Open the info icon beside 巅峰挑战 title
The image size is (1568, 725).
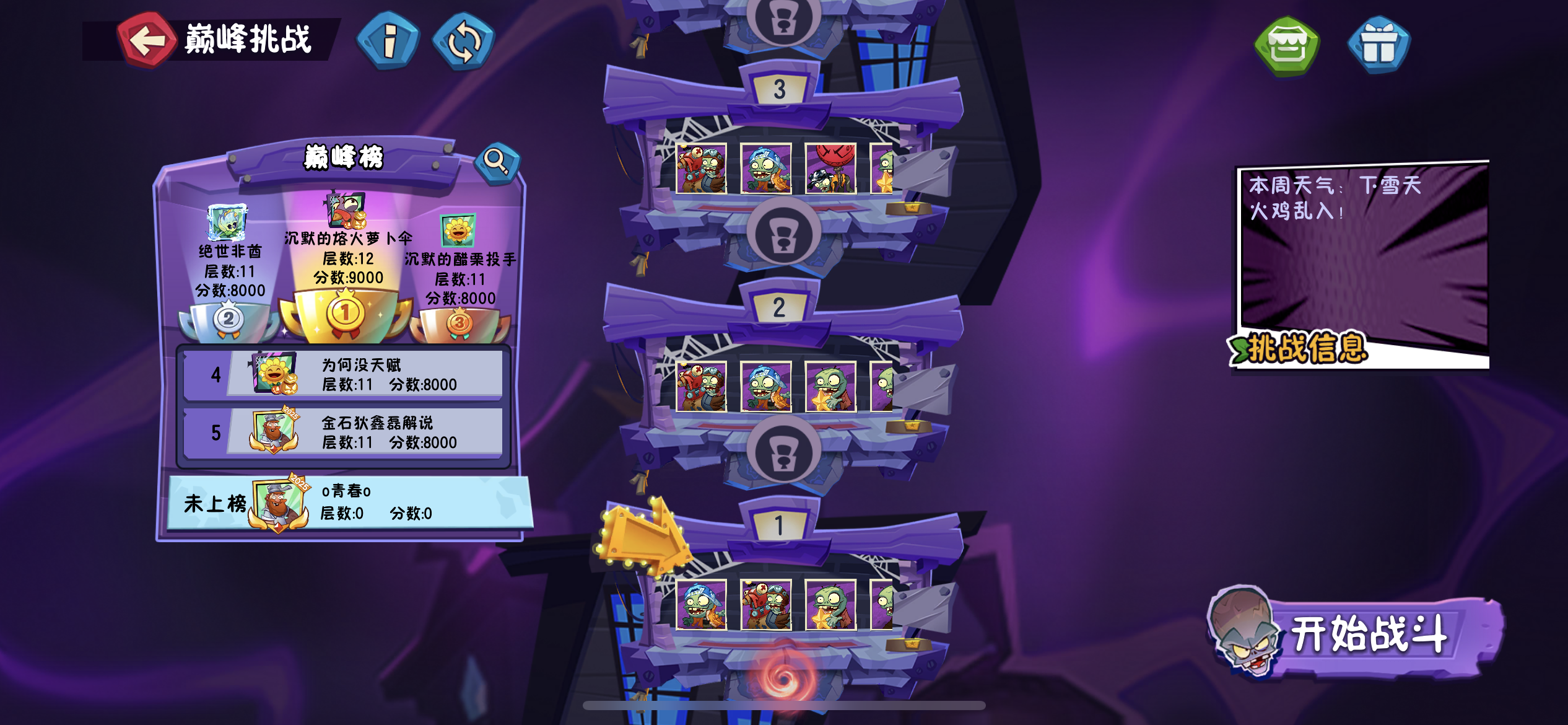(388, 41)
